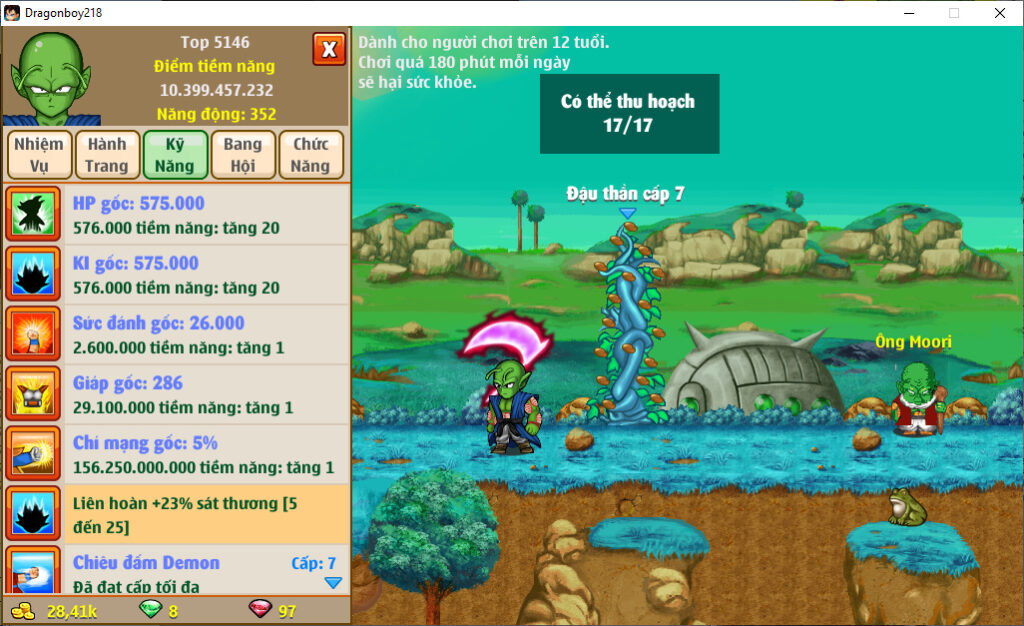Upgrade the HP gốc stat row
The height and width of the screenshot is (626, 1024).
point(176,215)
